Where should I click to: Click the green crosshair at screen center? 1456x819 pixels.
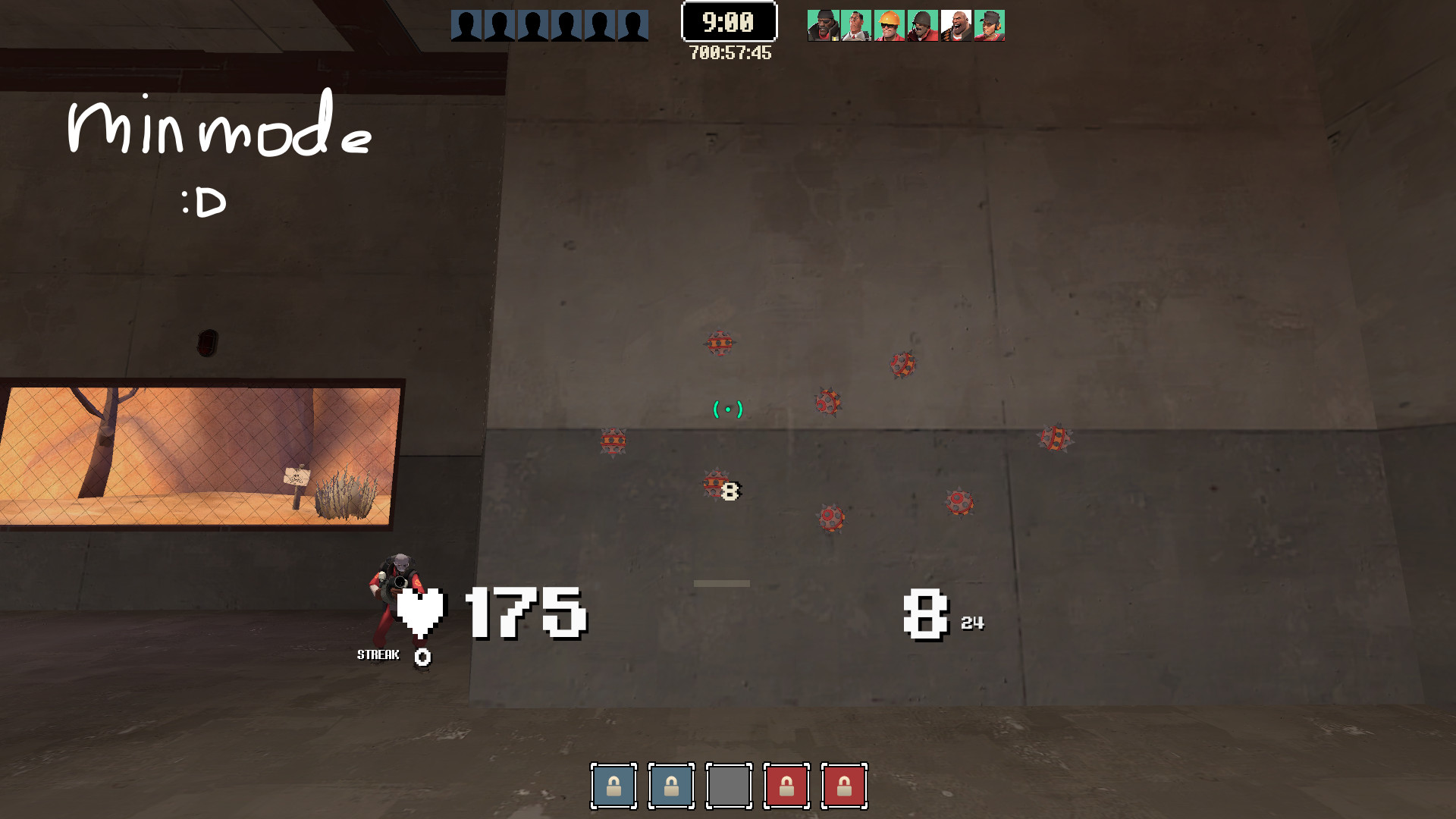727,409
